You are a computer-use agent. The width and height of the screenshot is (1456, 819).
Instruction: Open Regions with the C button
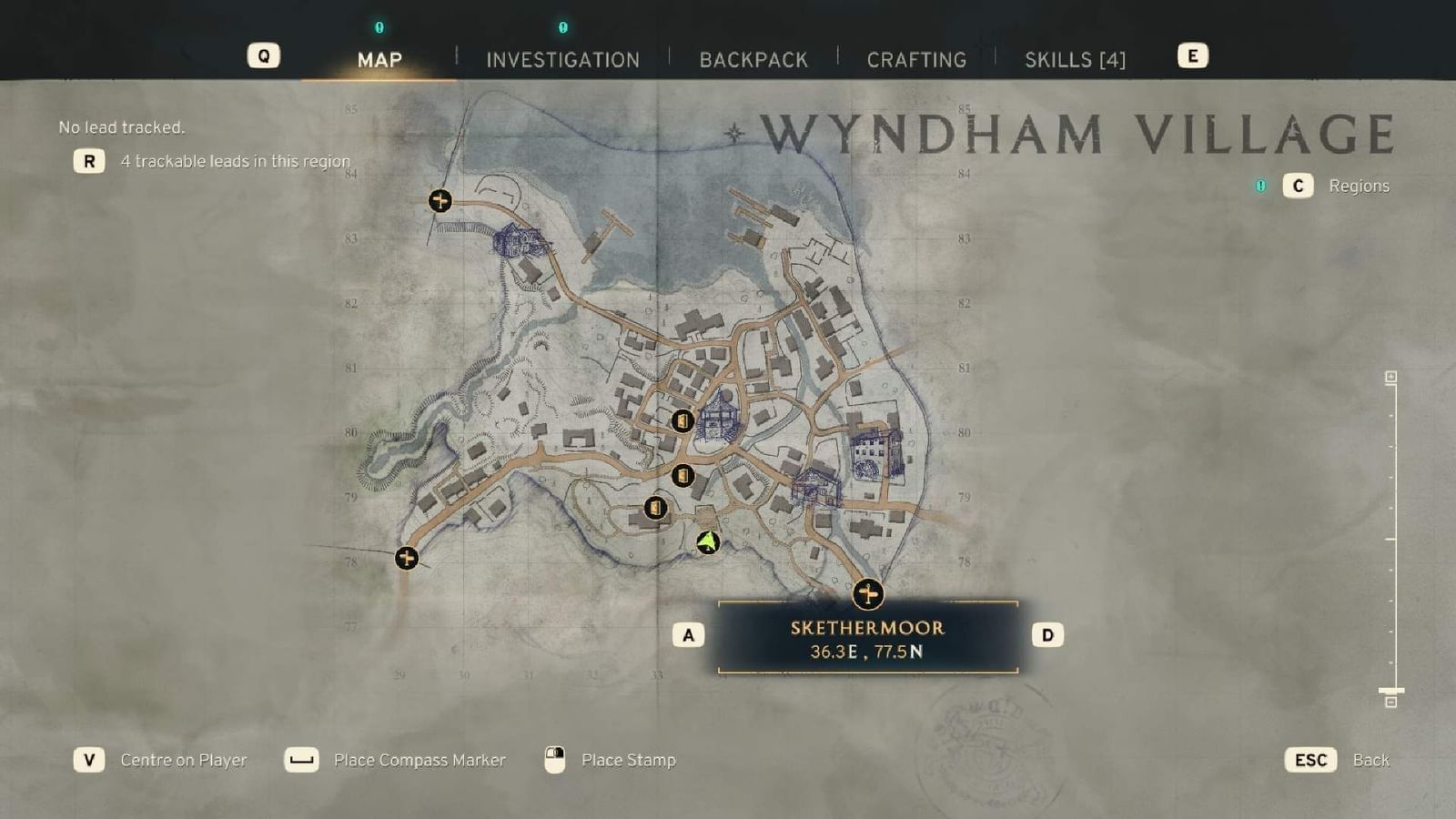(1296, 186)
